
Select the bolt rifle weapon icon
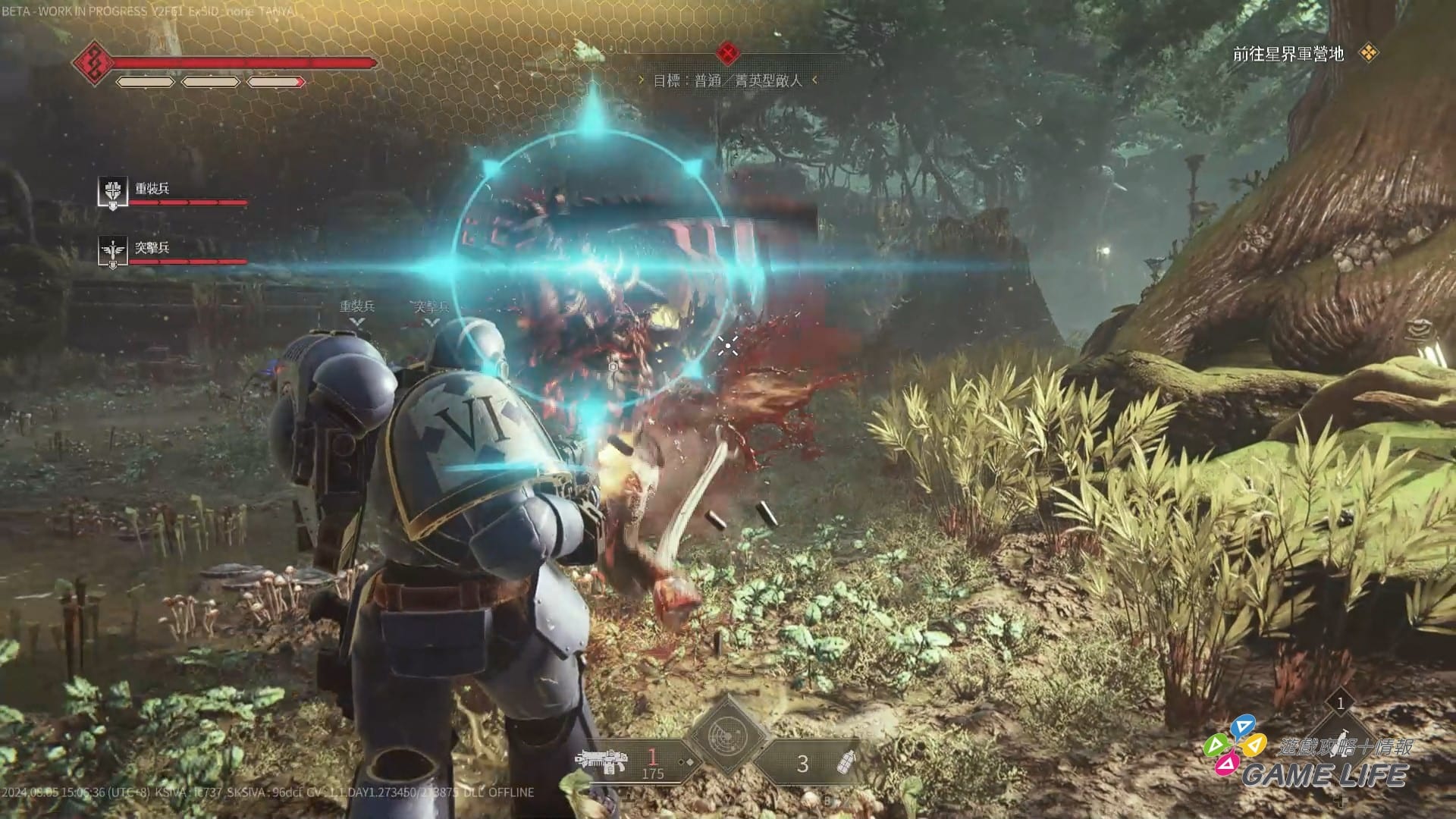[601, 760]
